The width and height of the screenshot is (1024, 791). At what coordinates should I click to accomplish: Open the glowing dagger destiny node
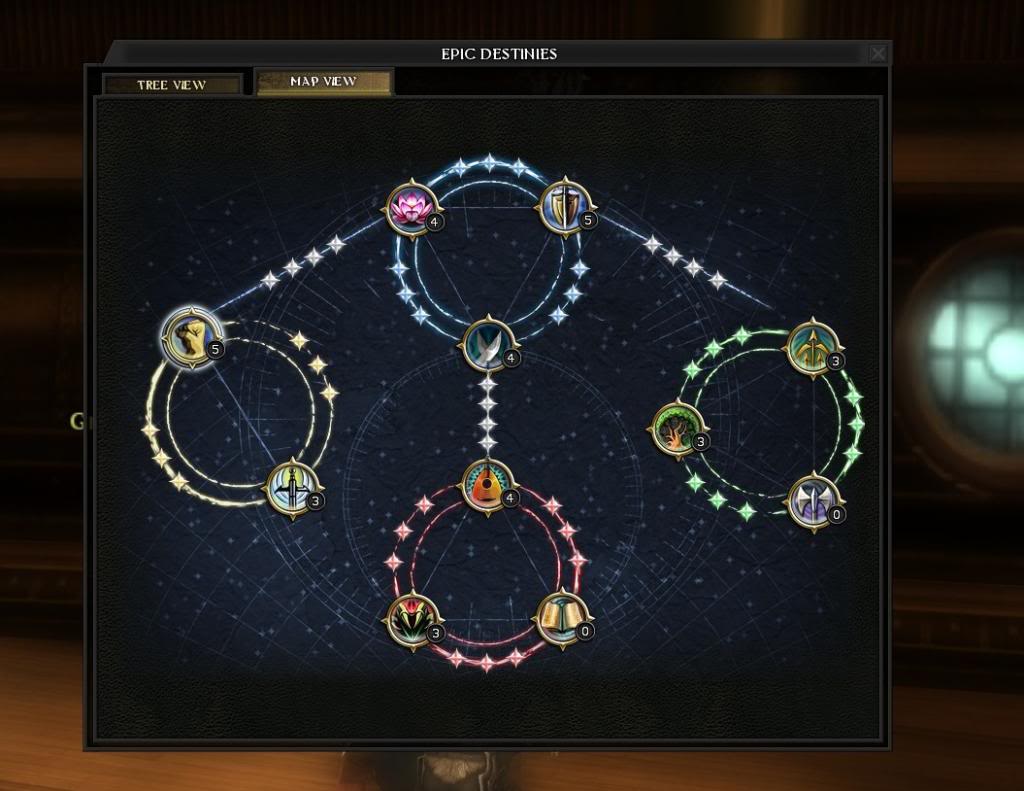click(x=291, y=486)
